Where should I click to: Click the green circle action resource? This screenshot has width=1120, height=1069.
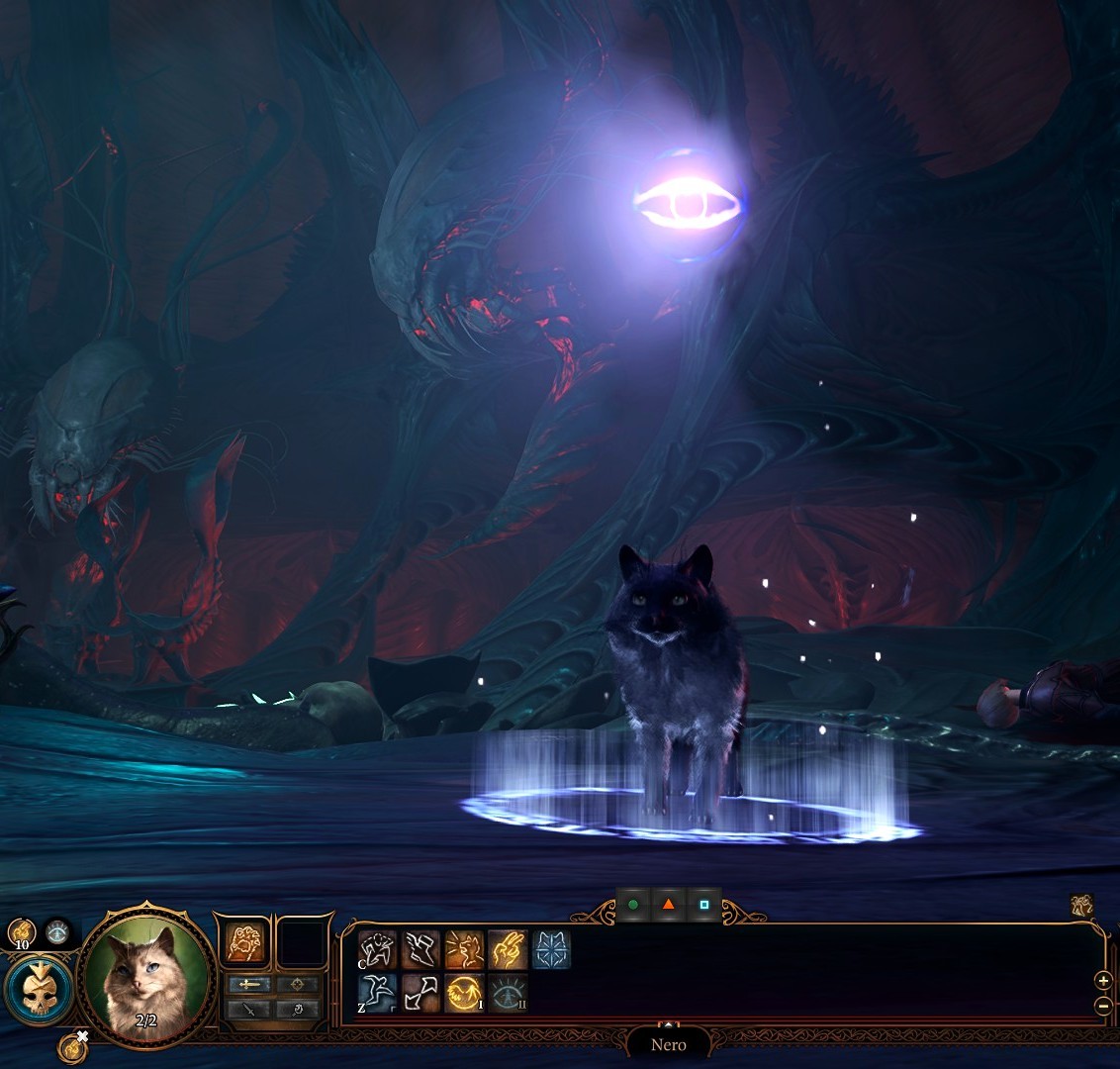(x=633, y=905)
